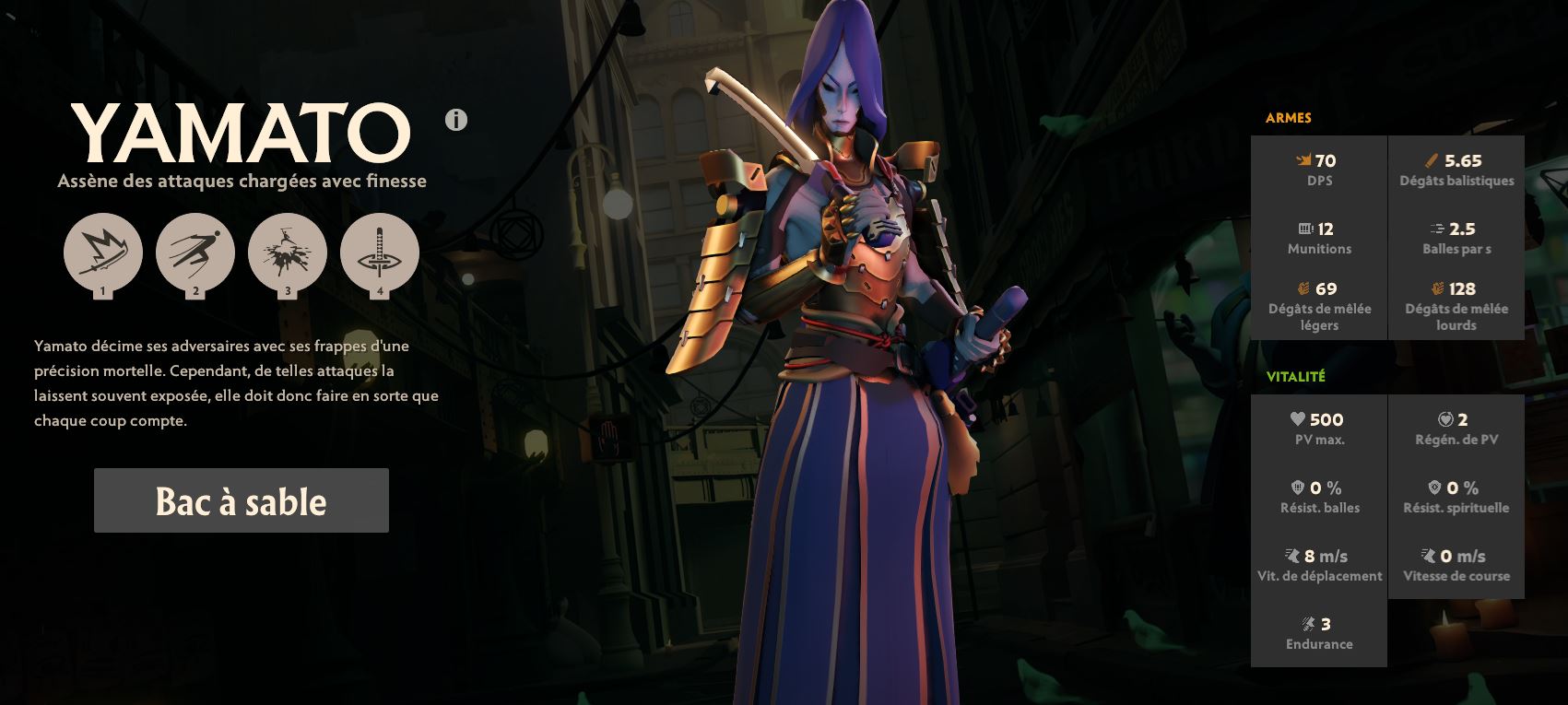Screen dimensions: 1568x705
Task: Show hero info via the 'i' icon
Action: point(456,120)
